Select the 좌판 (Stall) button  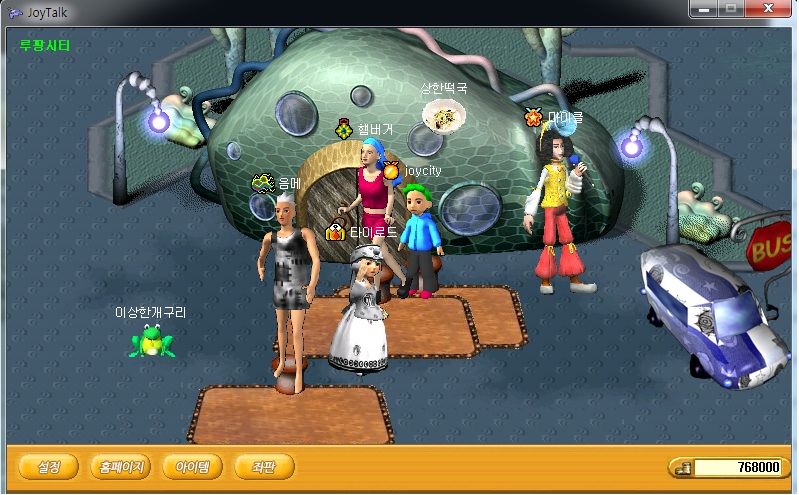click(x=264, y=466)
